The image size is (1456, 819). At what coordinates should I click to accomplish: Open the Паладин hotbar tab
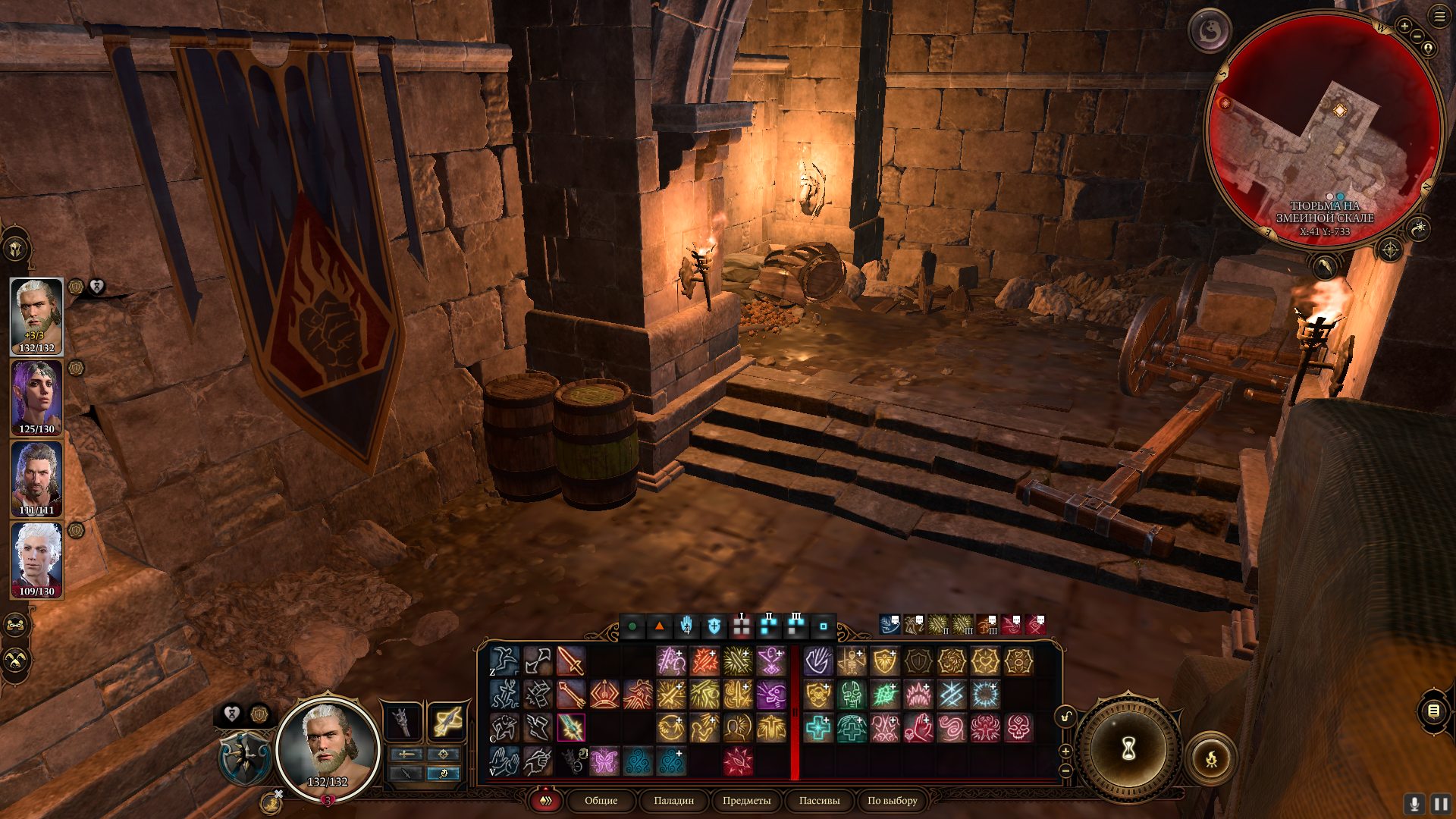pyautogui.click(x=673, y=800)
